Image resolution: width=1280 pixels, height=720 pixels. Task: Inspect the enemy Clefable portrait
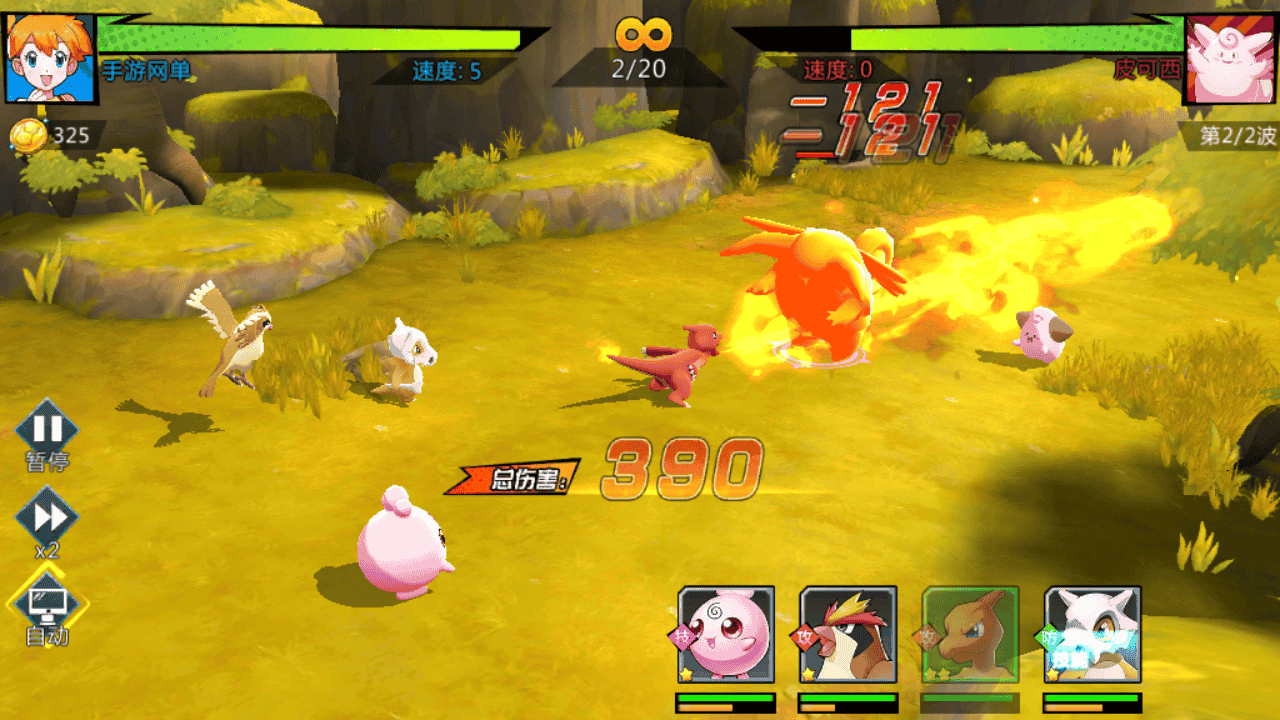pyautogui.click(x=1229, y=59)
